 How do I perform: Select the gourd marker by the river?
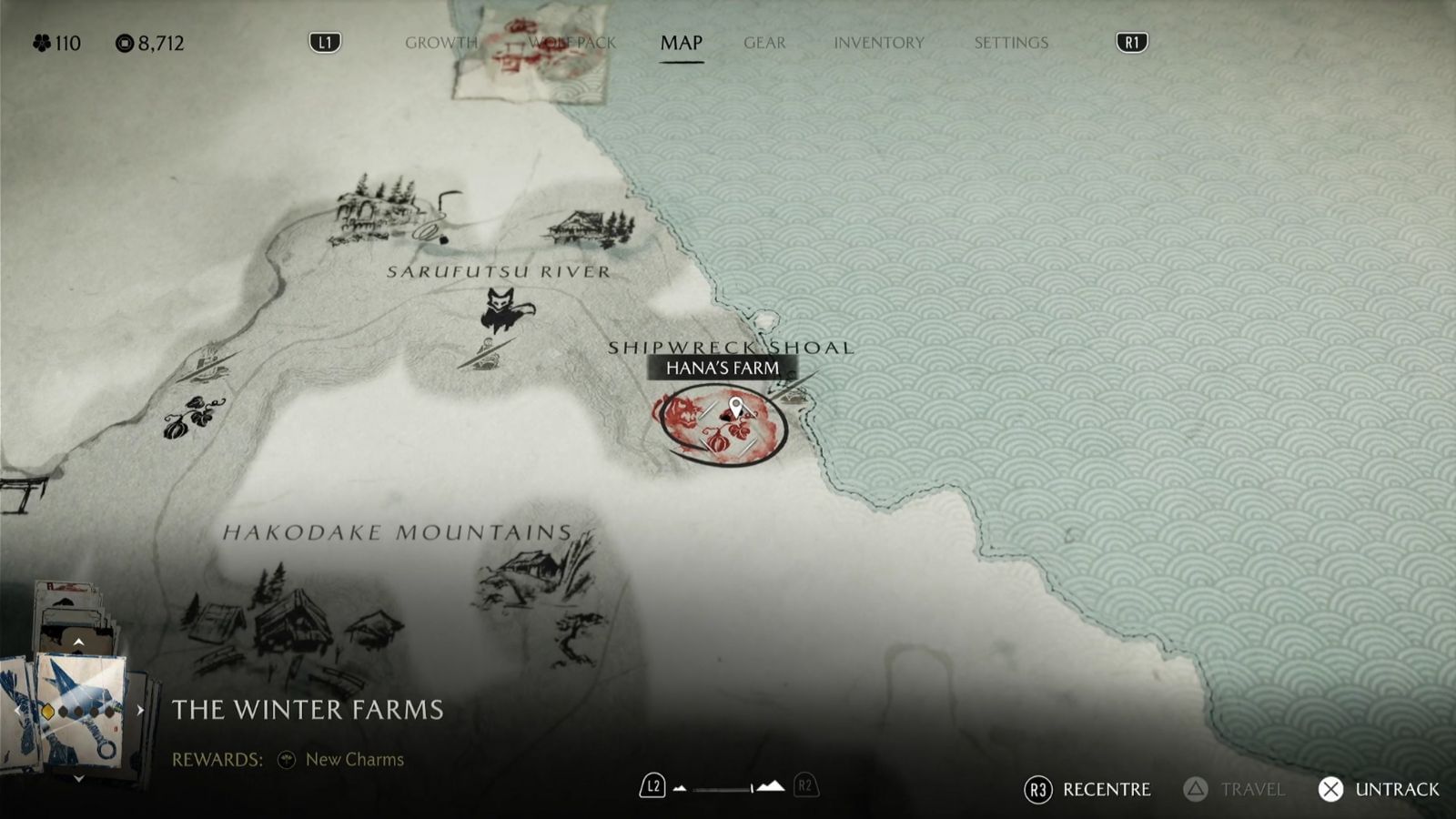[192, 417]
